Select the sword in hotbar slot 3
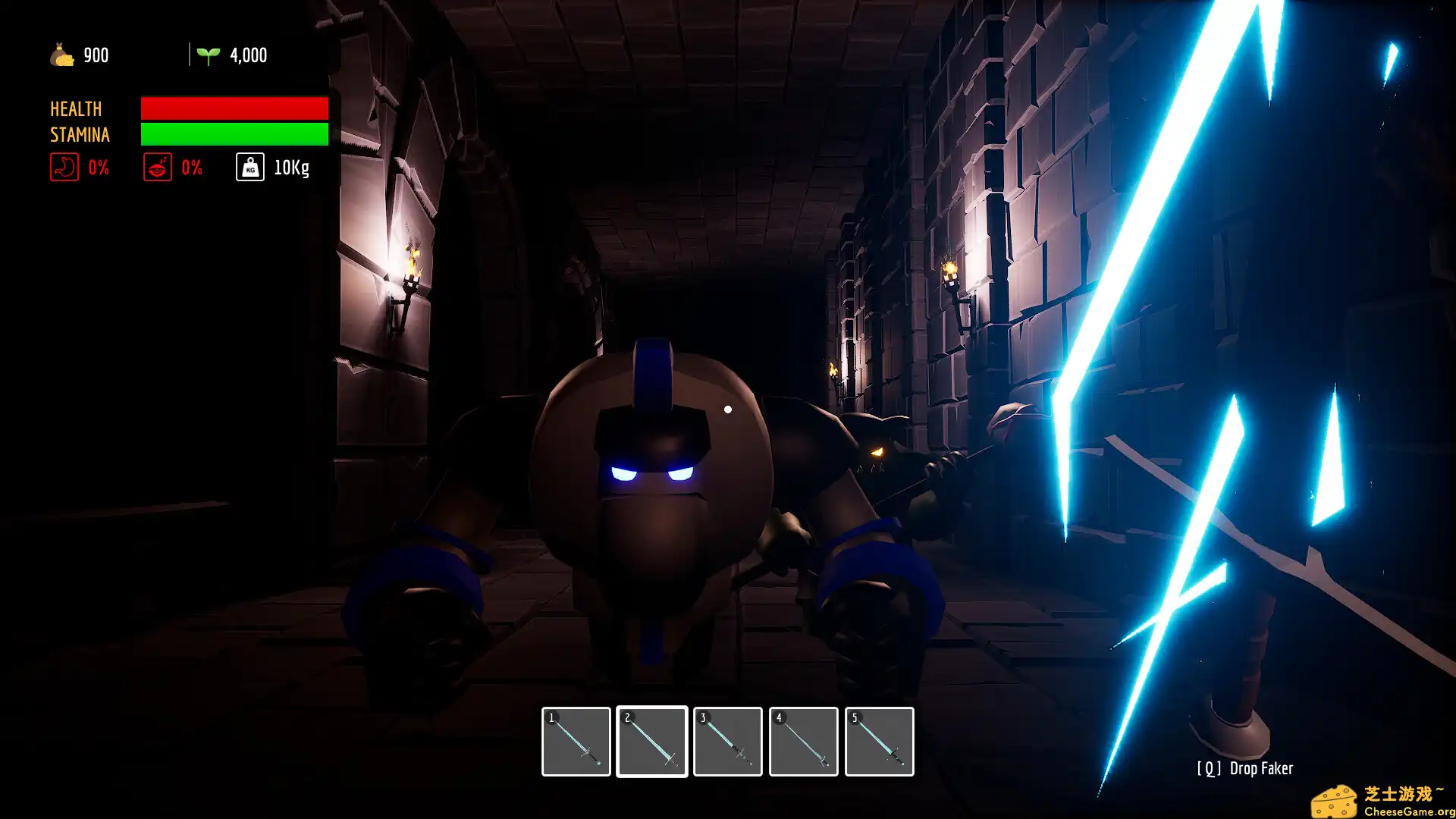Image resolution: width=1456 pixels, height=819 pixels. click(x=728, y=741)
